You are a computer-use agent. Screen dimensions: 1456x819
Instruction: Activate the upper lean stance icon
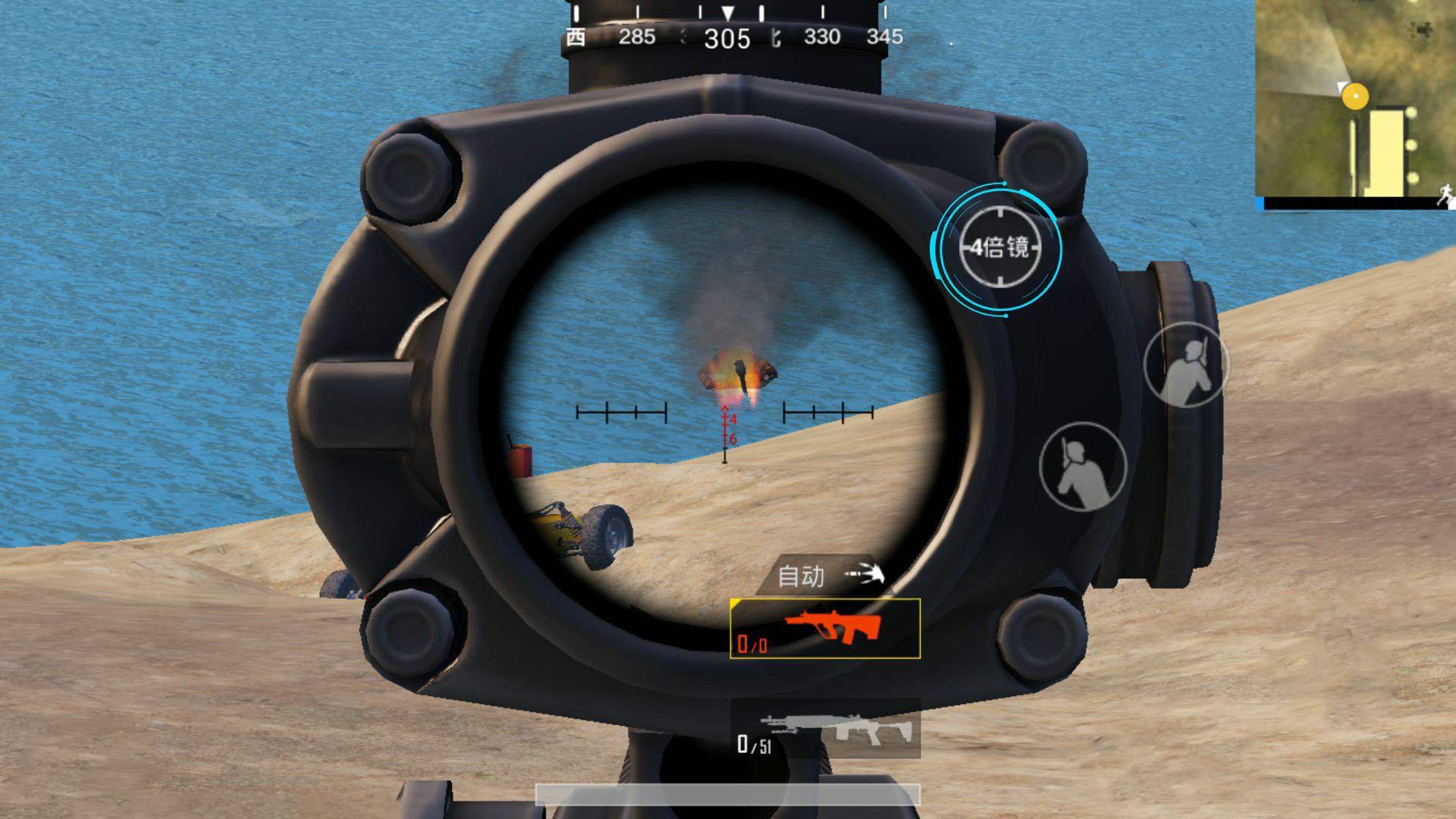pos(1185,366)
